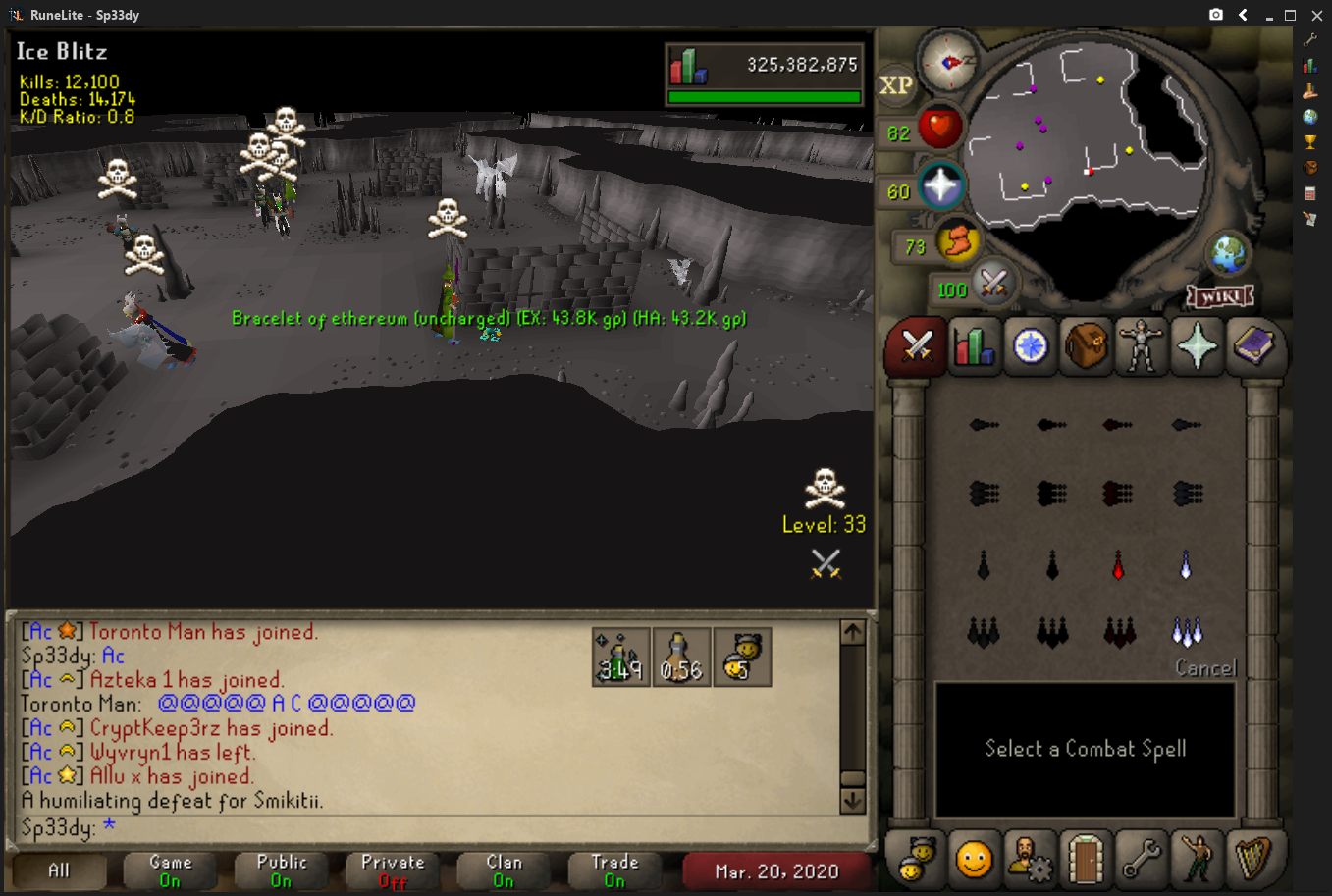Switch to the Skills tab
Image resolution: width=1332 pixels, height=896 pixels.
(973, 346)
